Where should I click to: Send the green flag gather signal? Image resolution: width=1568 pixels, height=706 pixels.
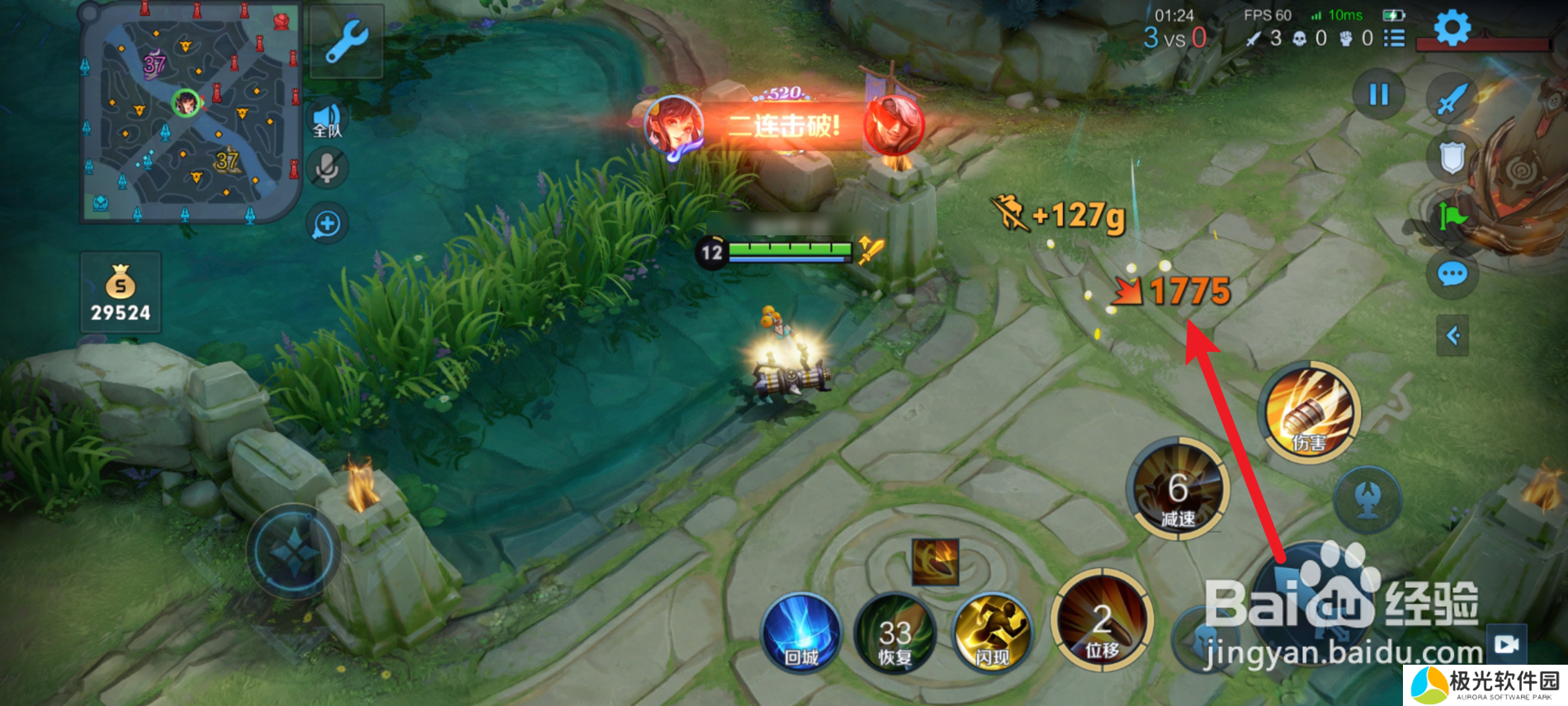1452,216
